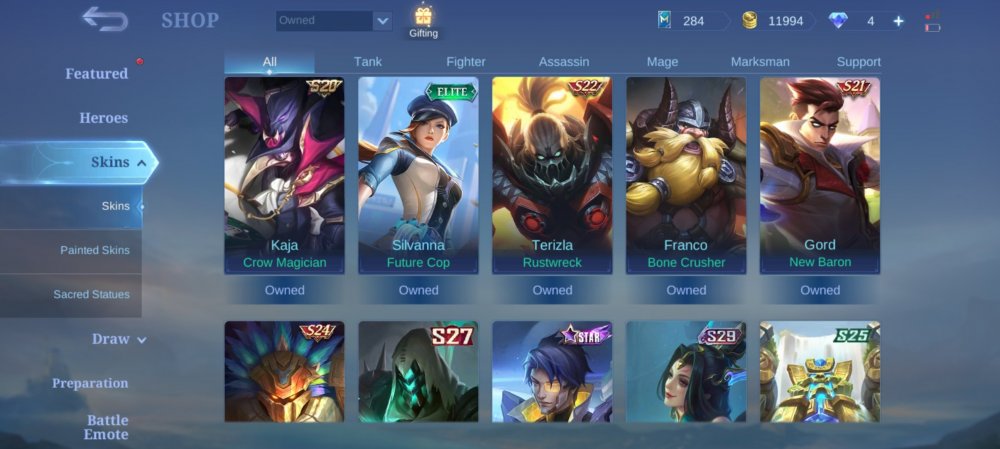Switch to the Assassin tab

tap(564, 62)
